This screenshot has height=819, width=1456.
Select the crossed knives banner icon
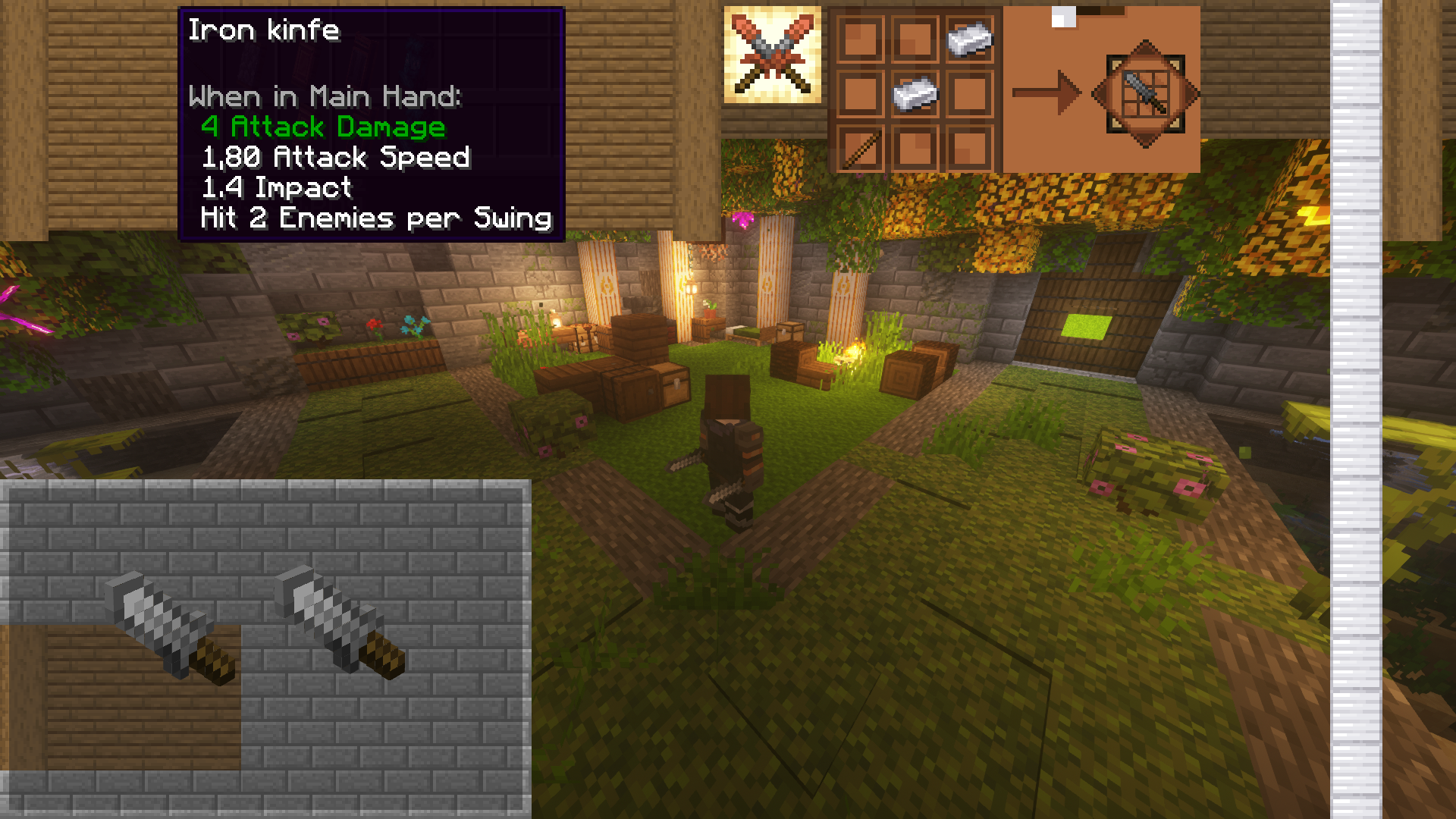point(771,51)
